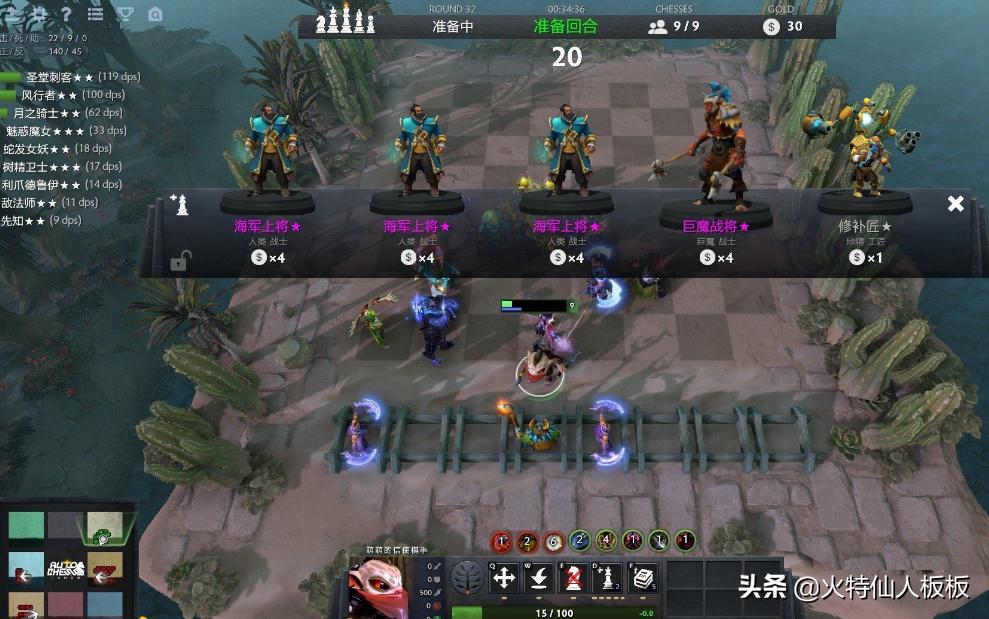Open the trophy leaderboard icon
Viewport: 989px width, 619px height.
125,14
